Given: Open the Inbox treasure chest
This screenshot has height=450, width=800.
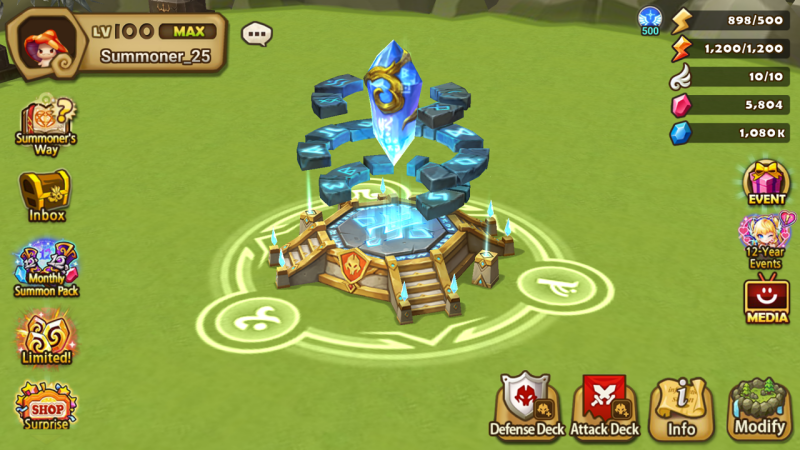Looking at the screenshot, I should point(46,193).
